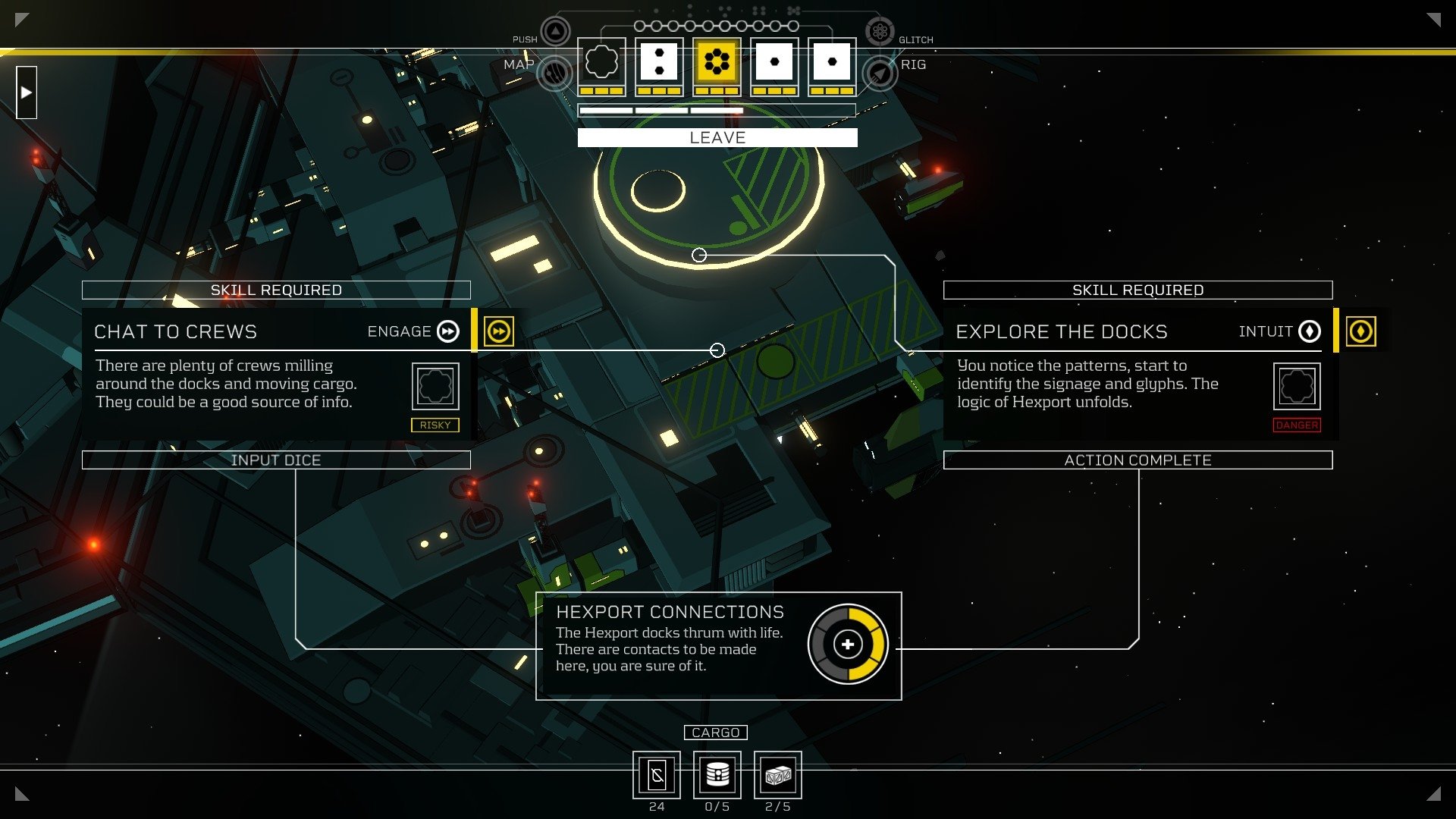Select the supplies canister icon labeled 0/5
Image resolution: width=1456 pixels, height=819 pixels.
[x=717, y=775]
